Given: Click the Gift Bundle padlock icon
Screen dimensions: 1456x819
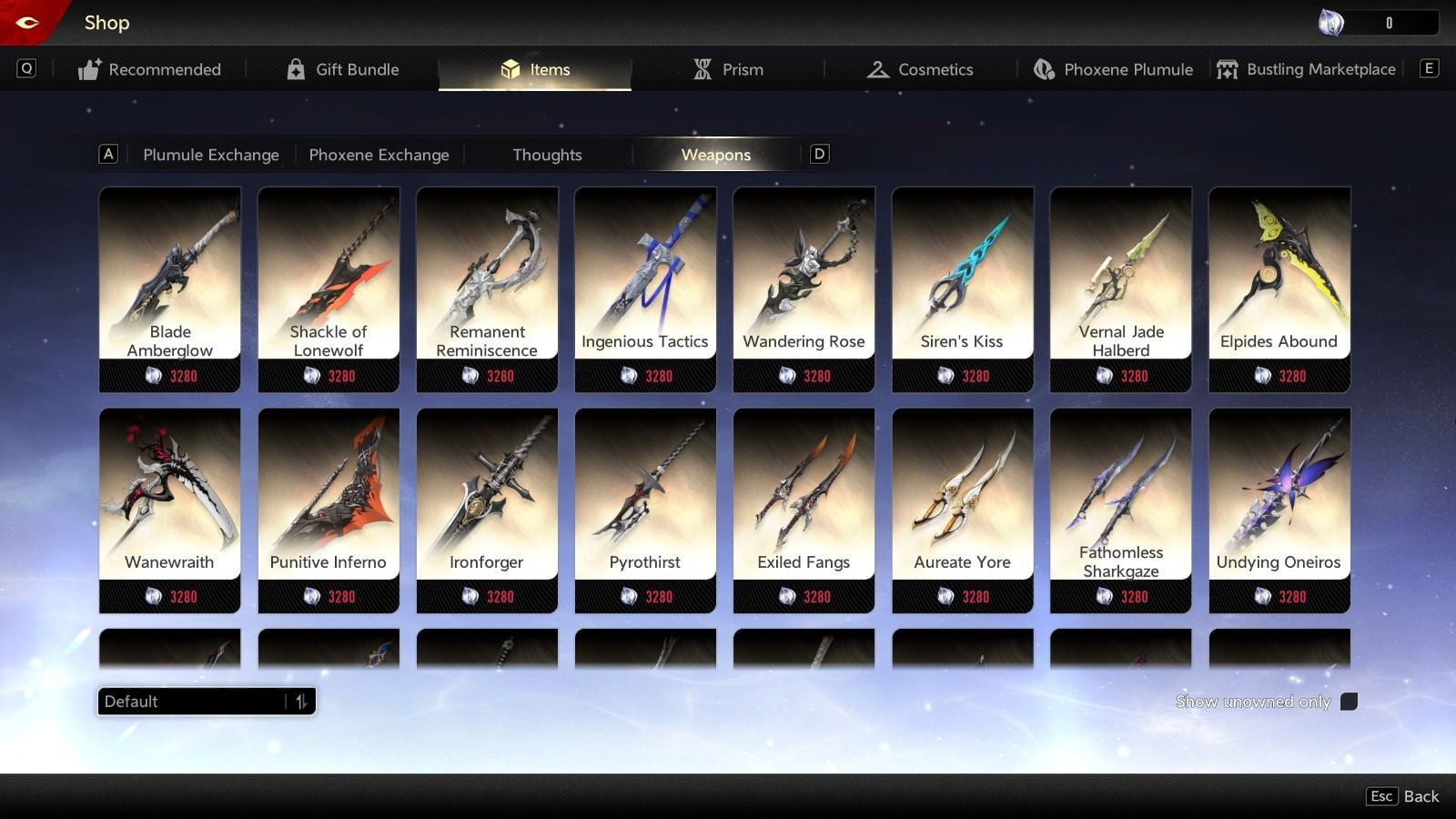Looking at the screenshot, I should (295, 68).
